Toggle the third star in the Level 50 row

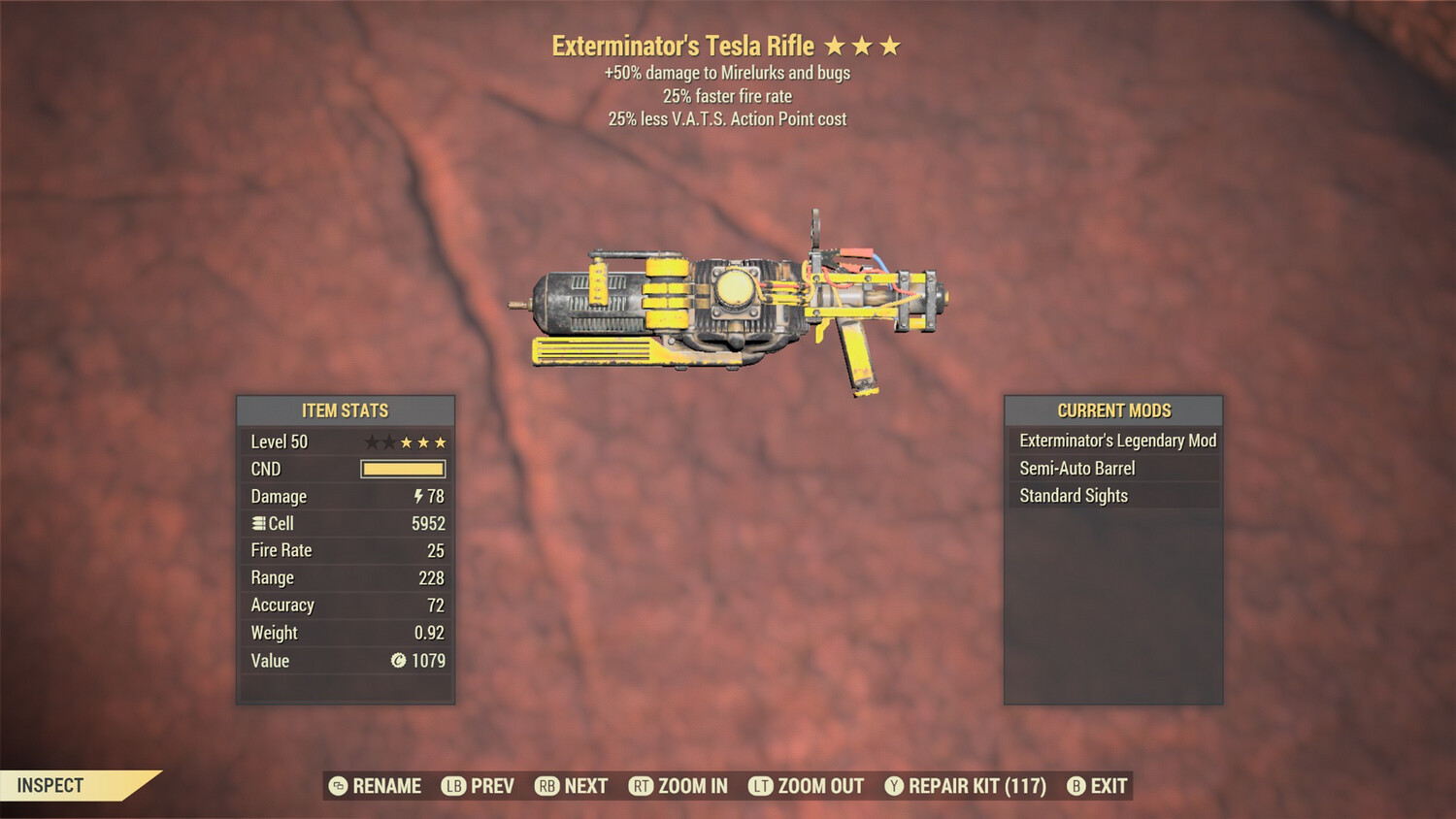406,442
